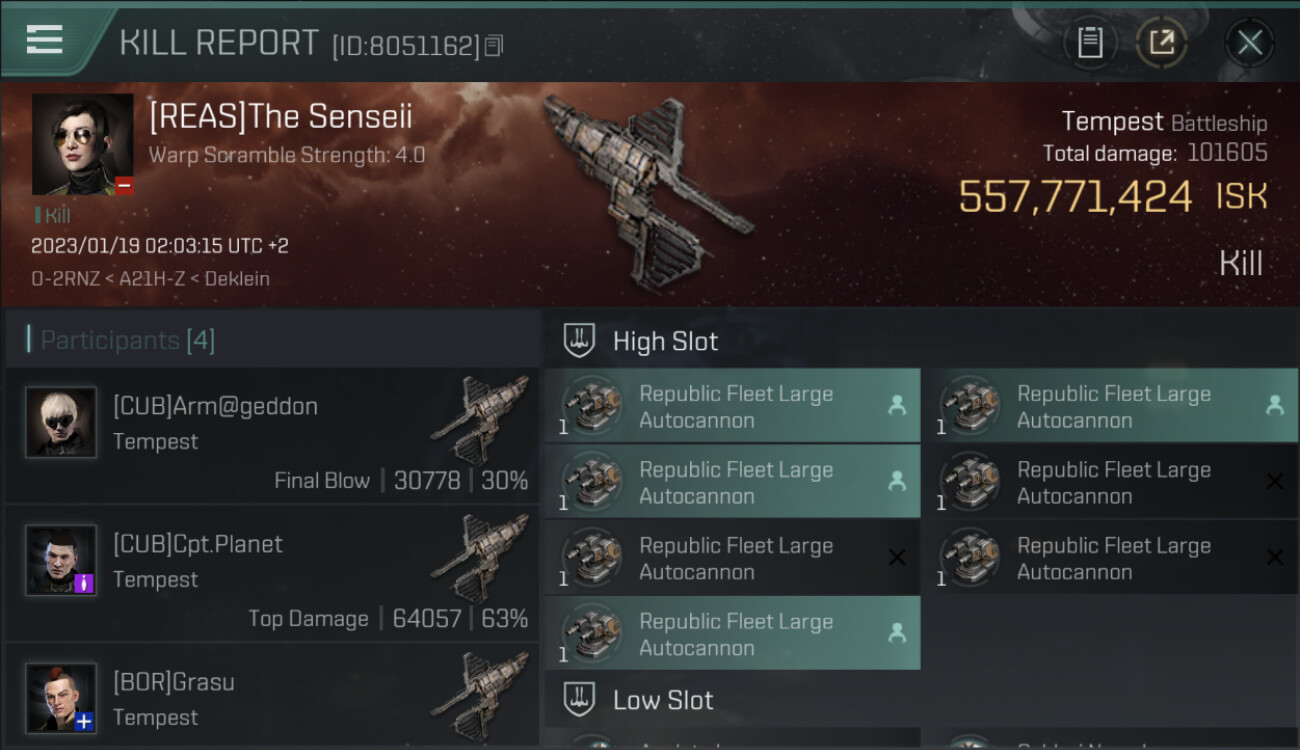Open the clipboard icon in header
1300x750 pixels.
click(x=1090, y=43)
